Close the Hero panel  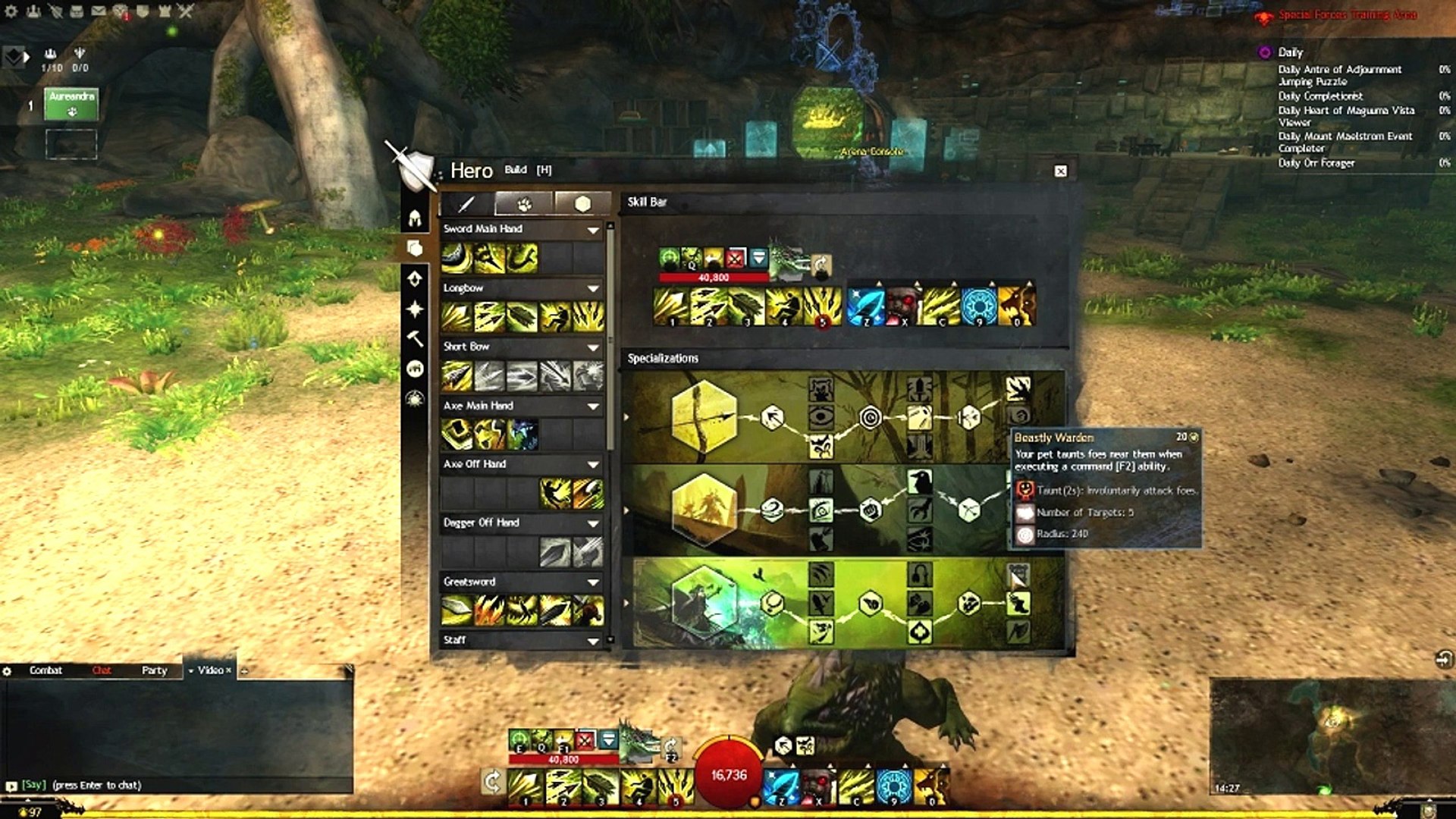1060,171
